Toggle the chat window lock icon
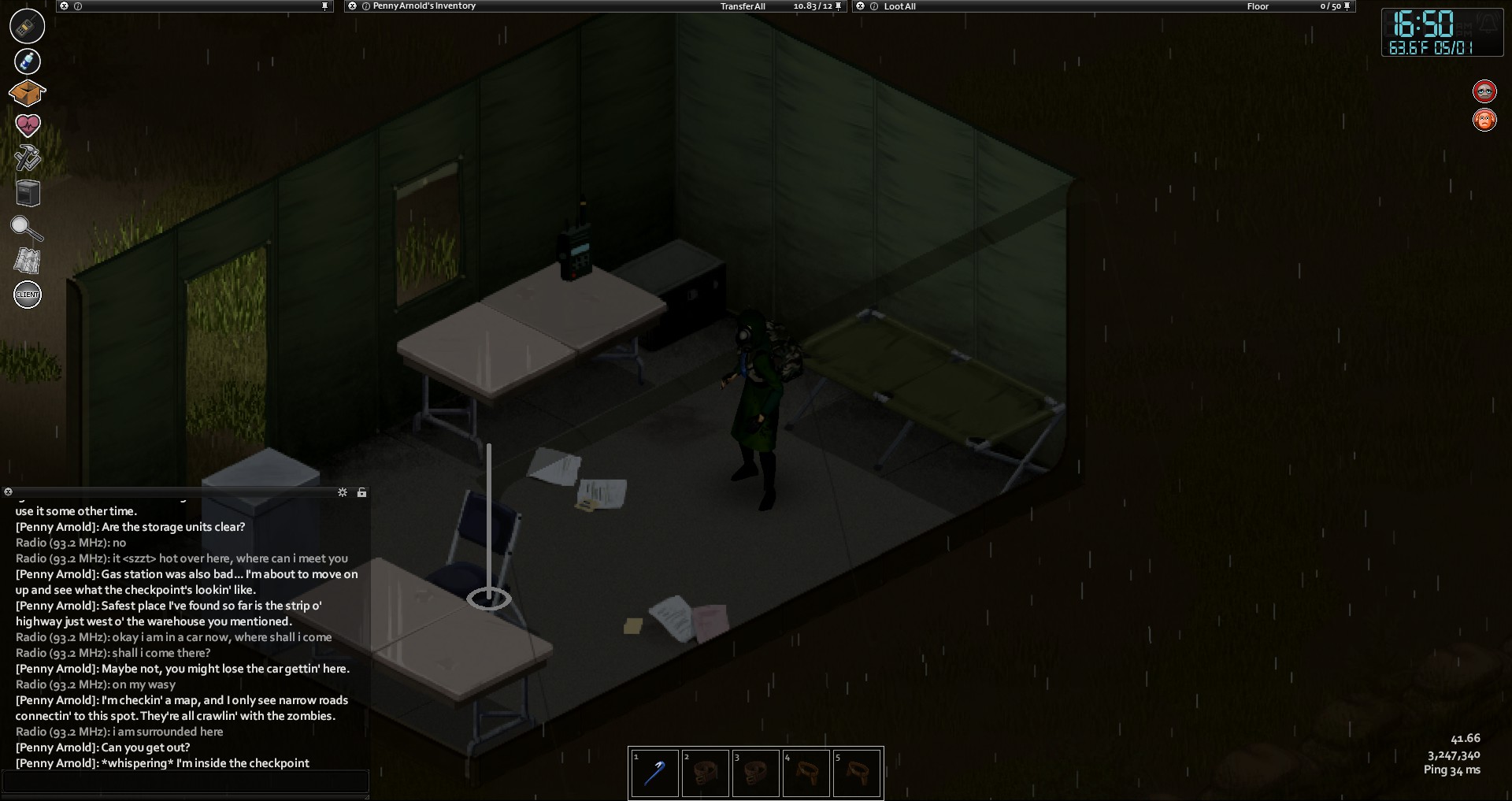 coord(361,492)
